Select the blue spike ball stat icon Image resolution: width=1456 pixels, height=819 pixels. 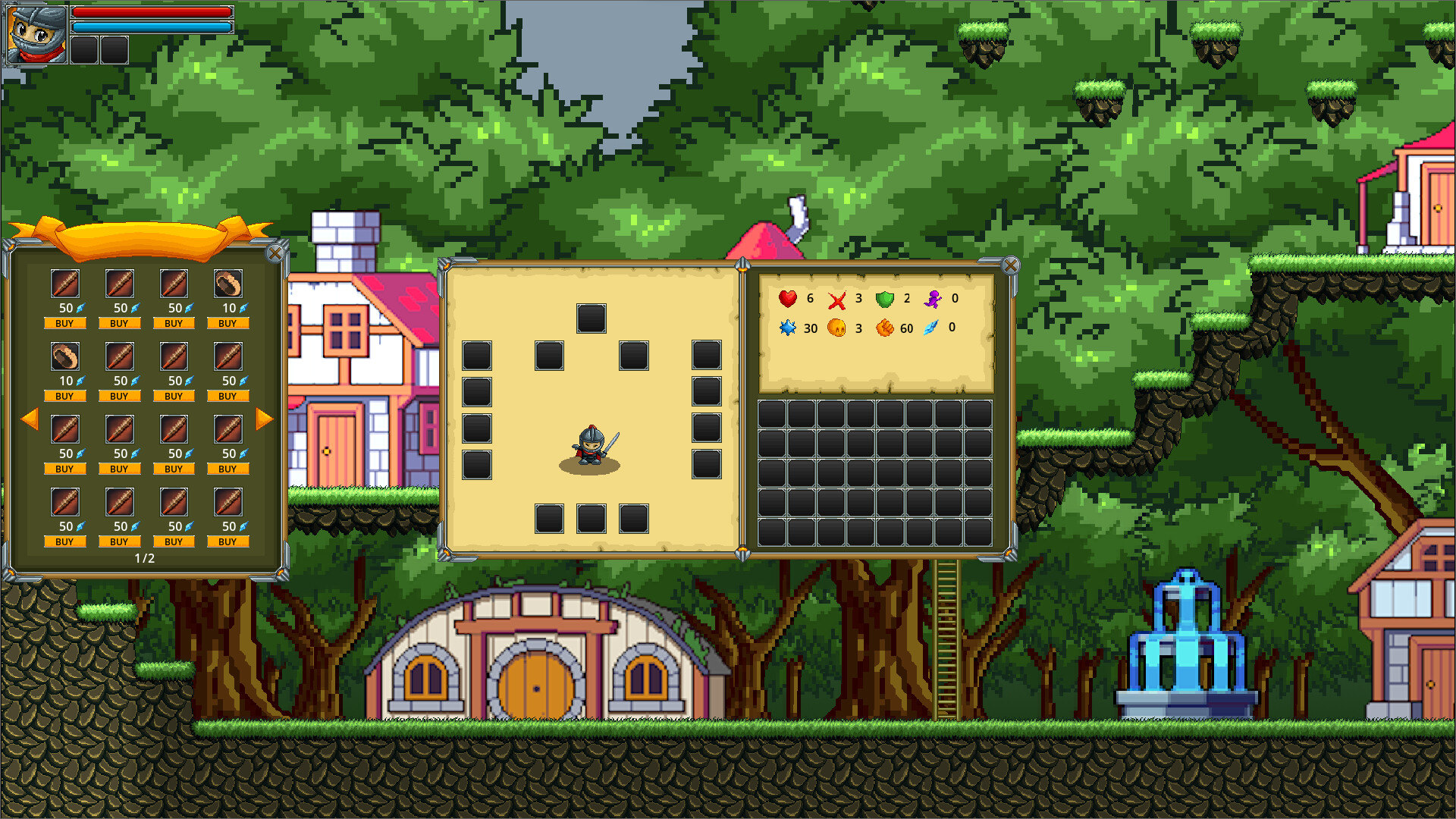coord(789,329)
